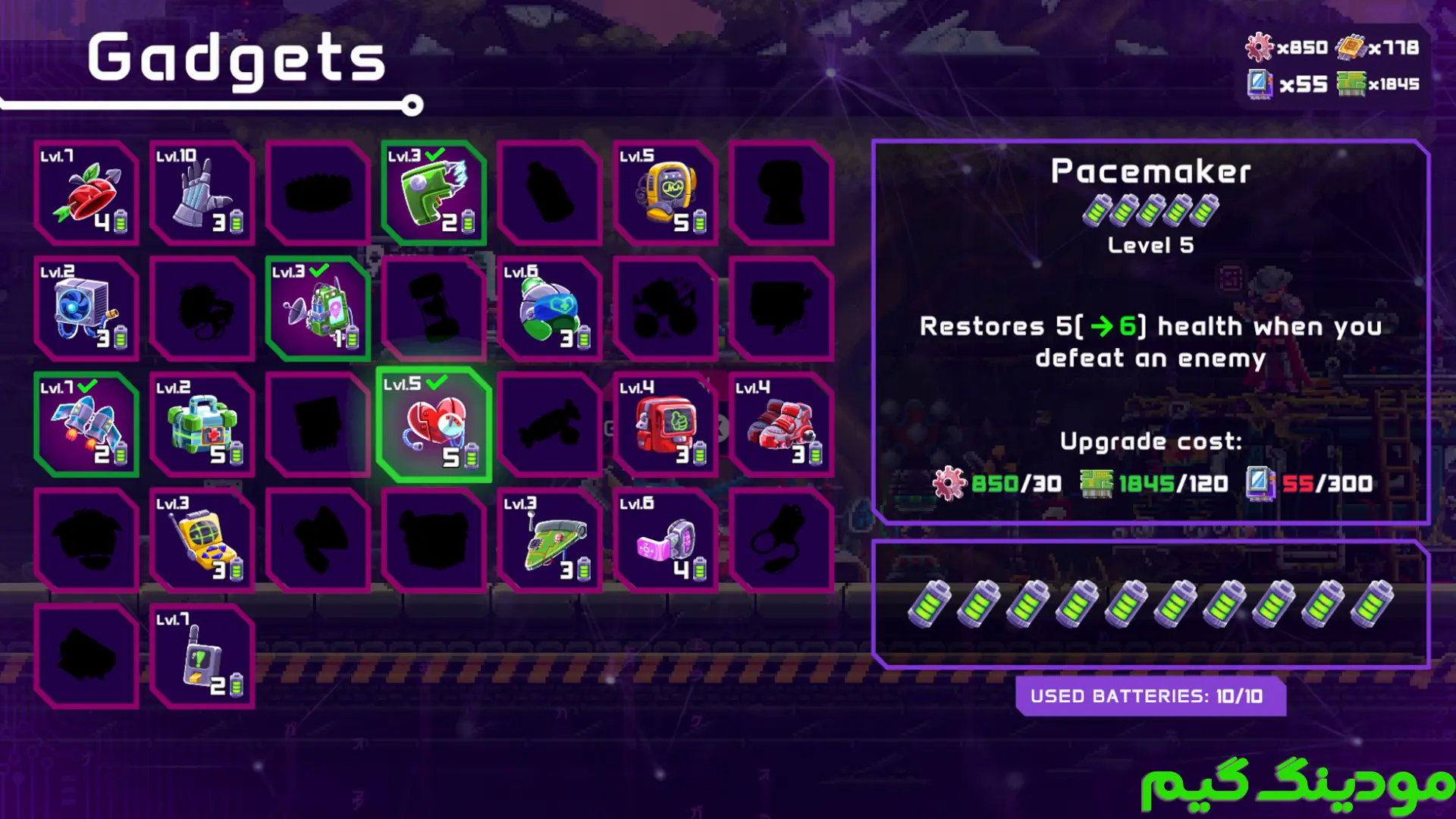Select the satellite backpack gadget
Image resolution: width=1456 pixels, height=819 pixels.
click(x=318, y=309)
